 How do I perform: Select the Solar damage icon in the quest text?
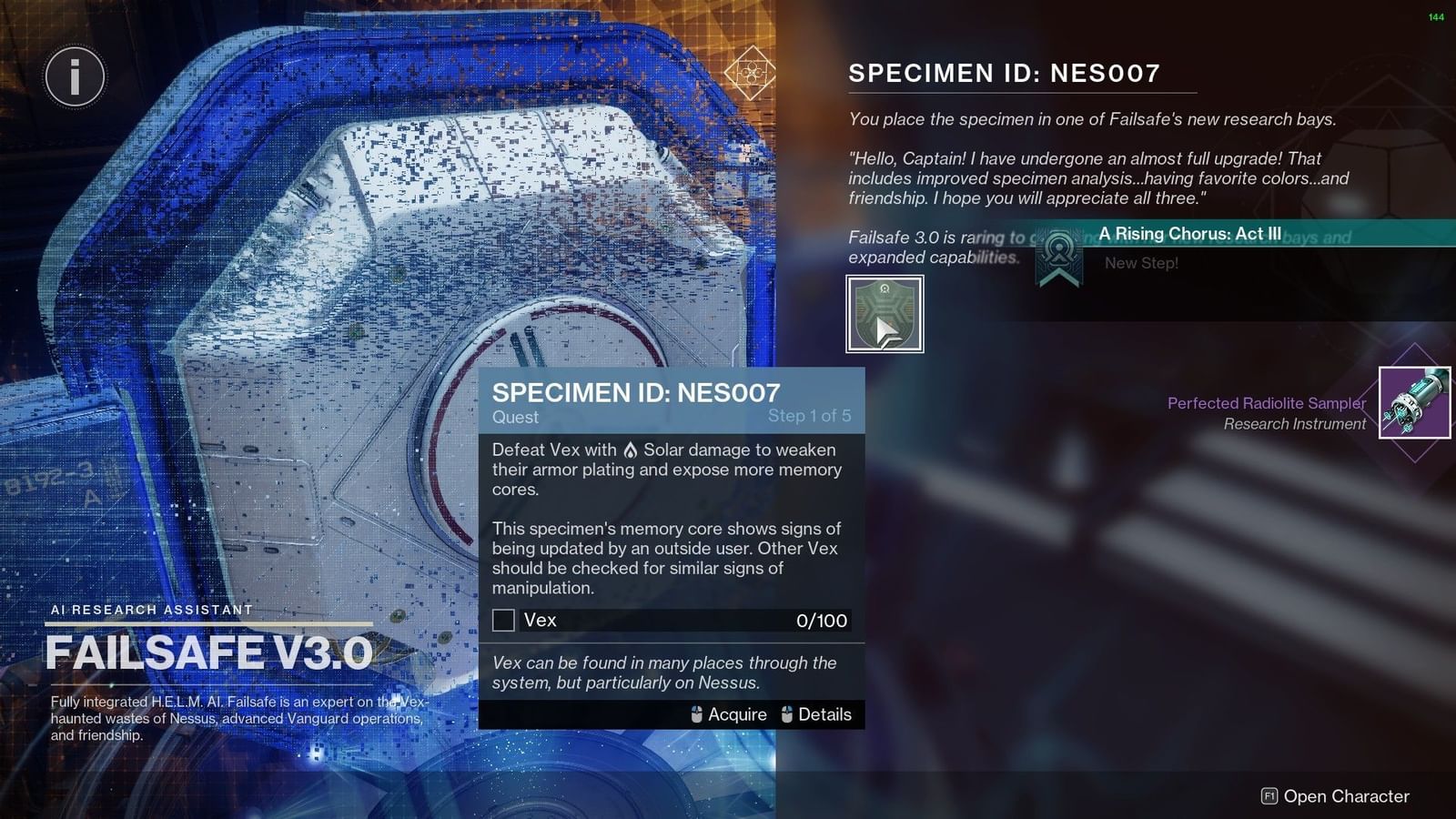[630, 450]
